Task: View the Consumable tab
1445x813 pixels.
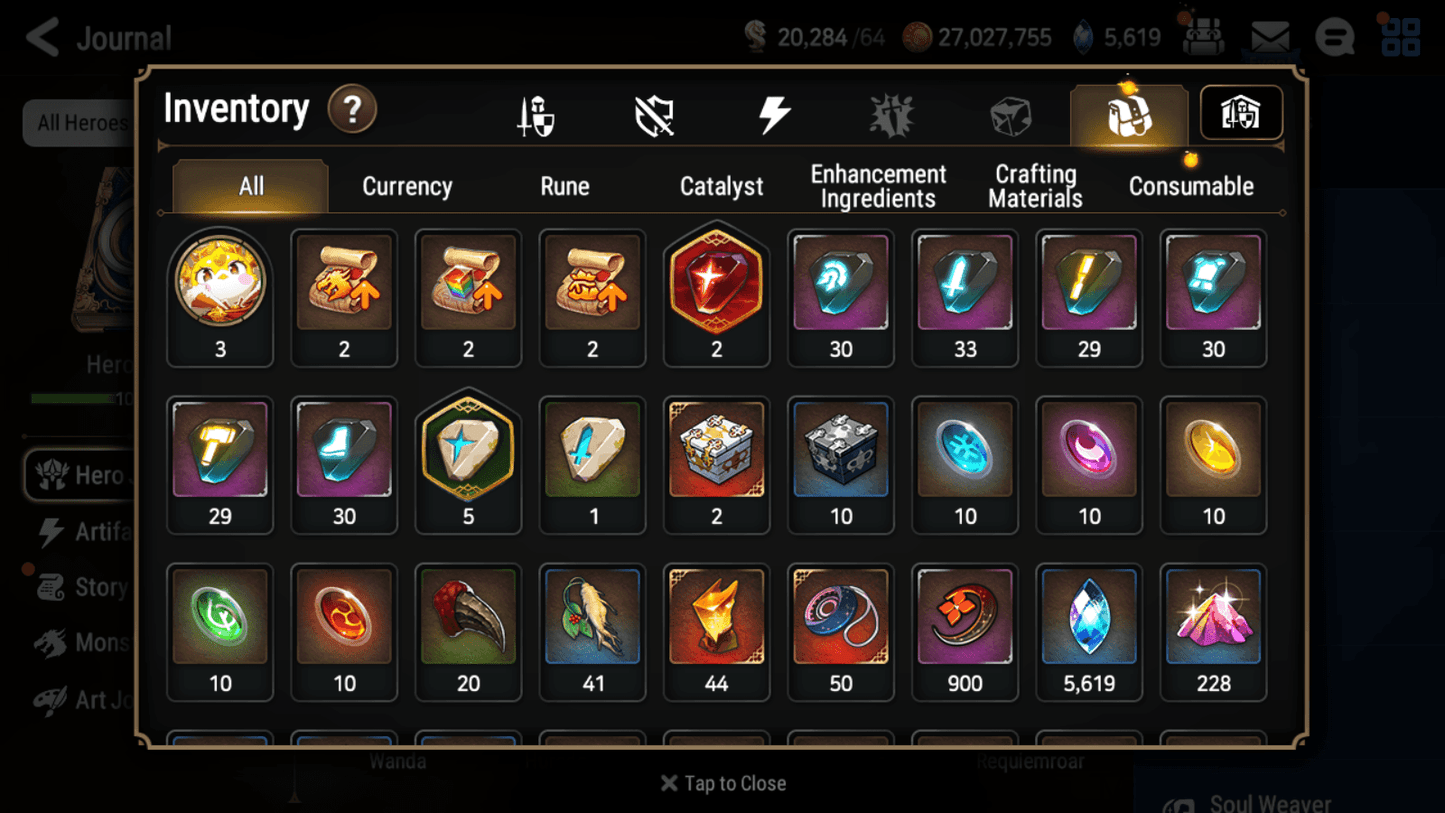Action: 1191,186
